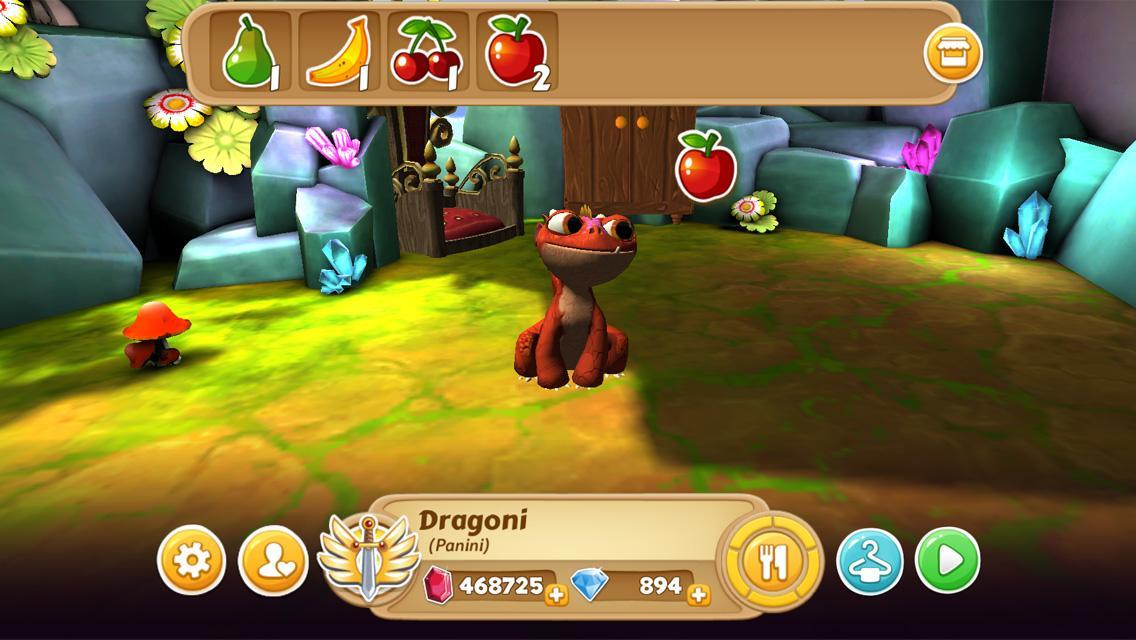Open the gear settings menu
This screenshot has height=640, width=1136.
[191, 560]
